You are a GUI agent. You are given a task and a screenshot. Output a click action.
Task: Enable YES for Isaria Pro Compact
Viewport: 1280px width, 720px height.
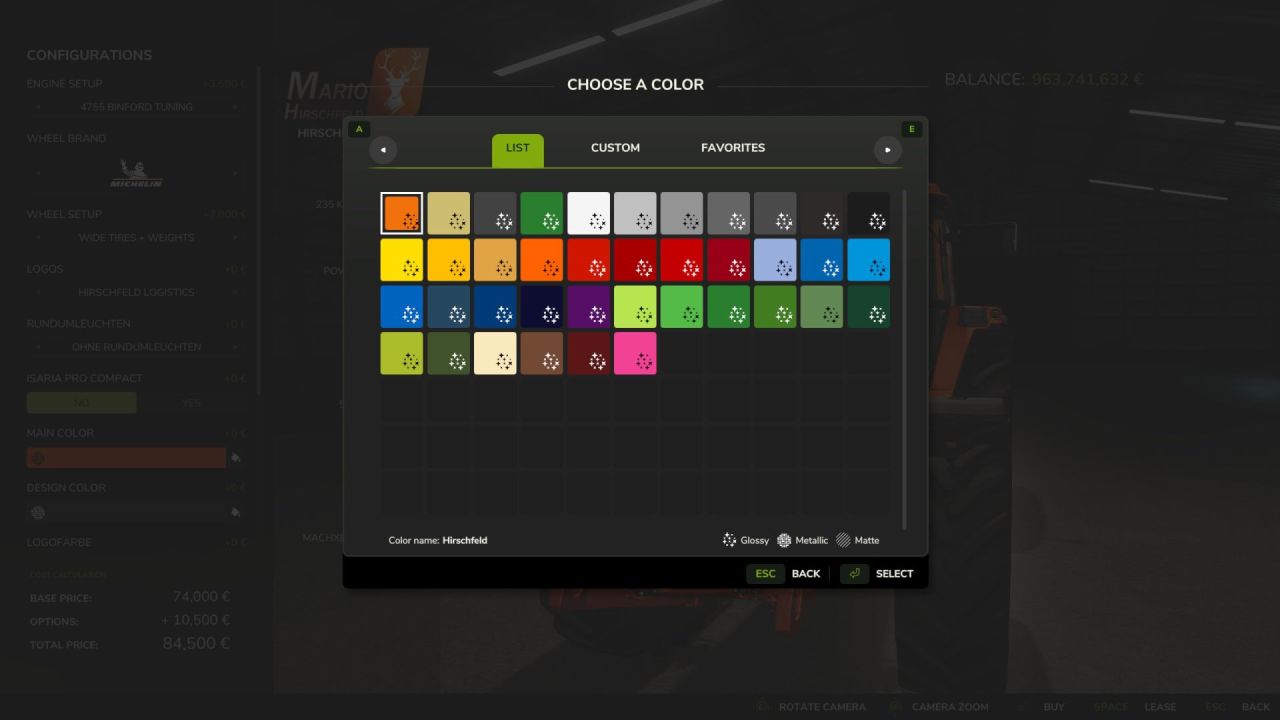point(191,402)
